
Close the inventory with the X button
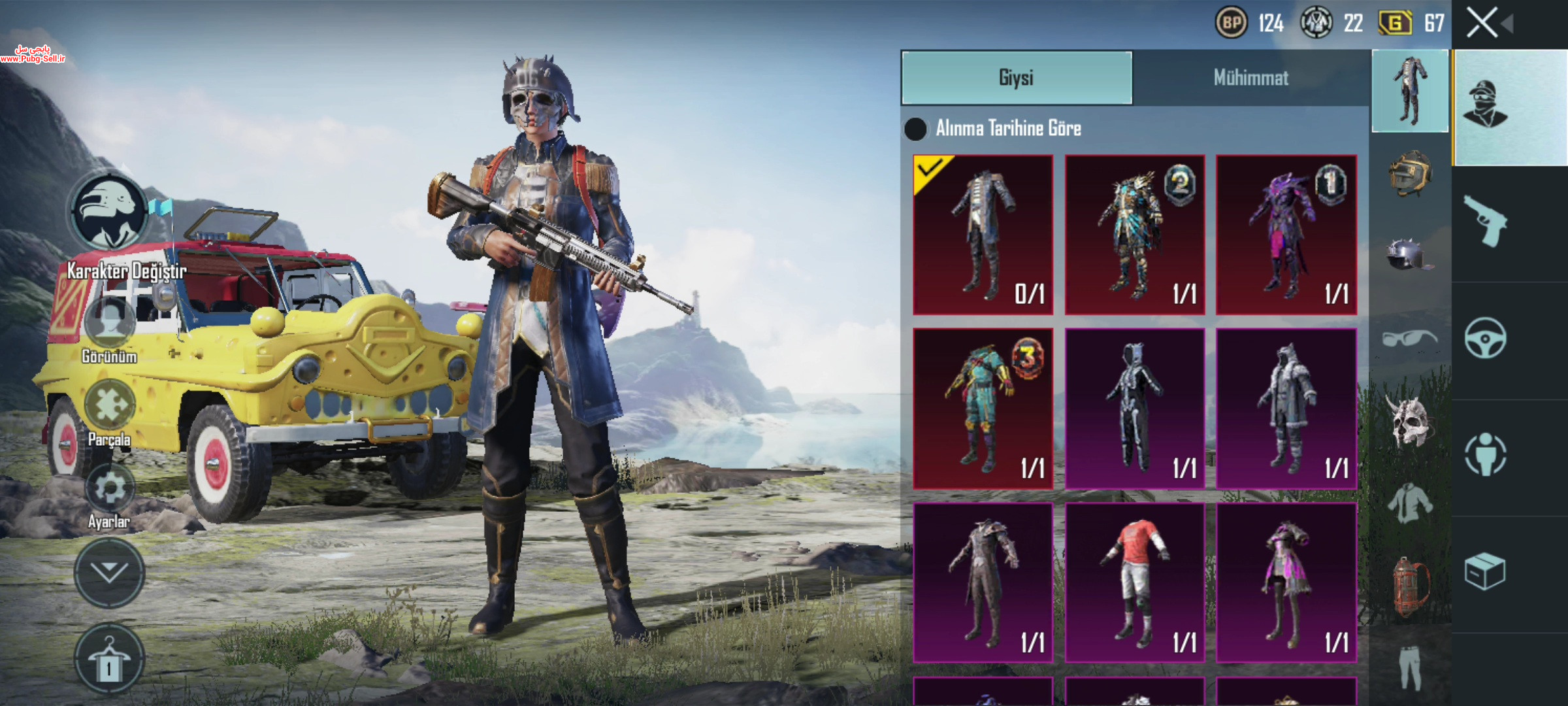point(1482,23)
